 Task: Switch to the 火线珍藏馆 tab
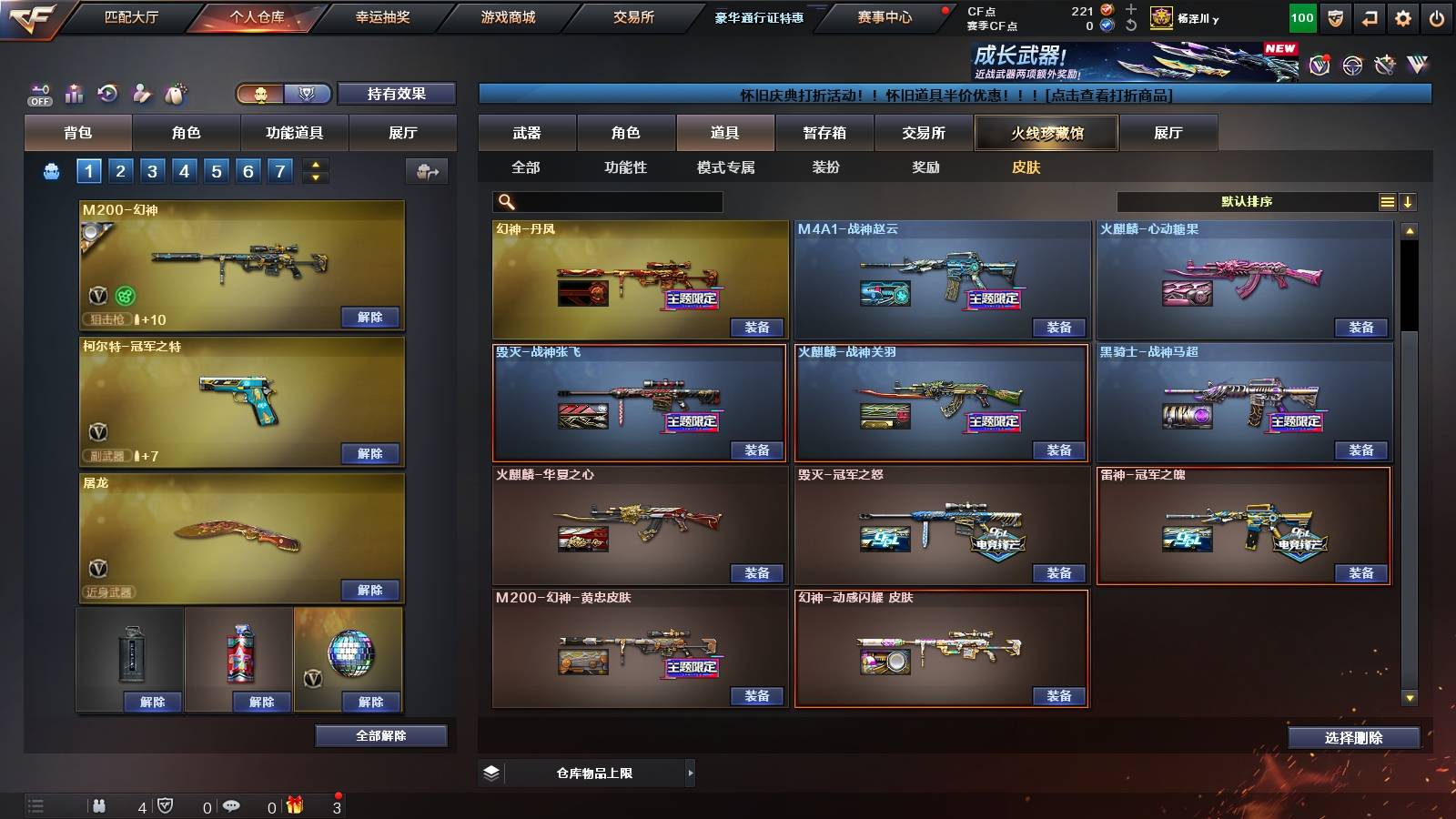click(x=1046, y=133)
